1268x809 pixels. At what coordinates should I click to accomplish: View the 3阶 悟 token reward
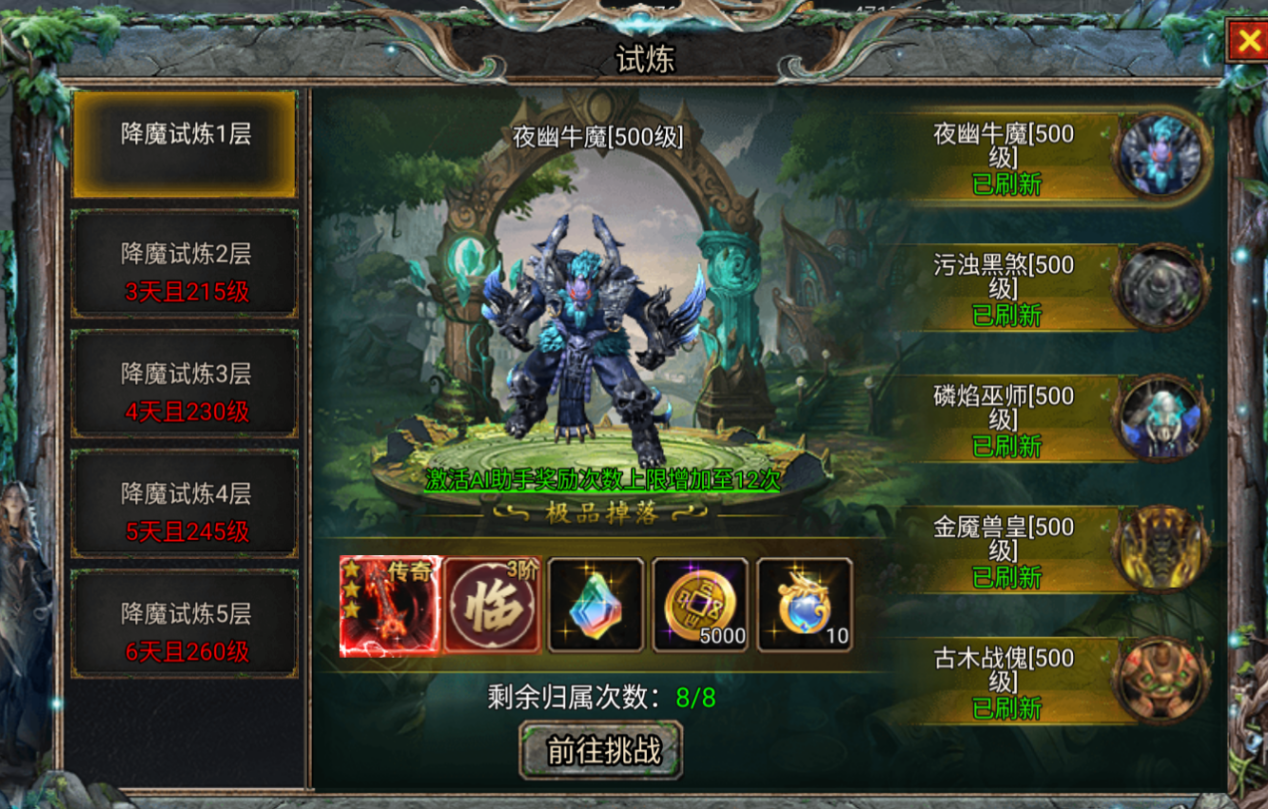coord(493,606)
